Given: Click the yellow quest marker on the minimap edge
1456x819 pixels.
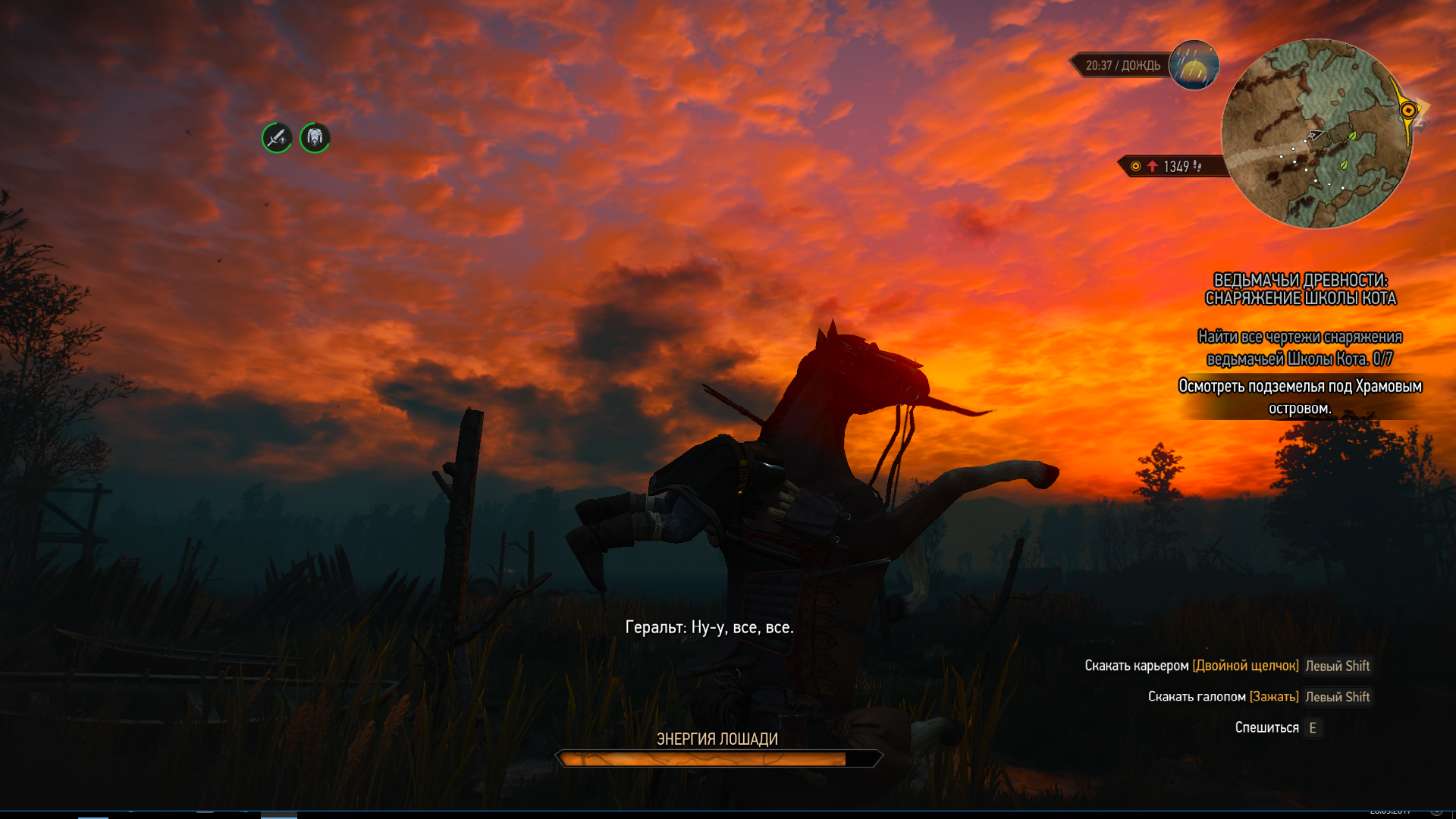Looking at the screenshot, I should pos(1408,111).
